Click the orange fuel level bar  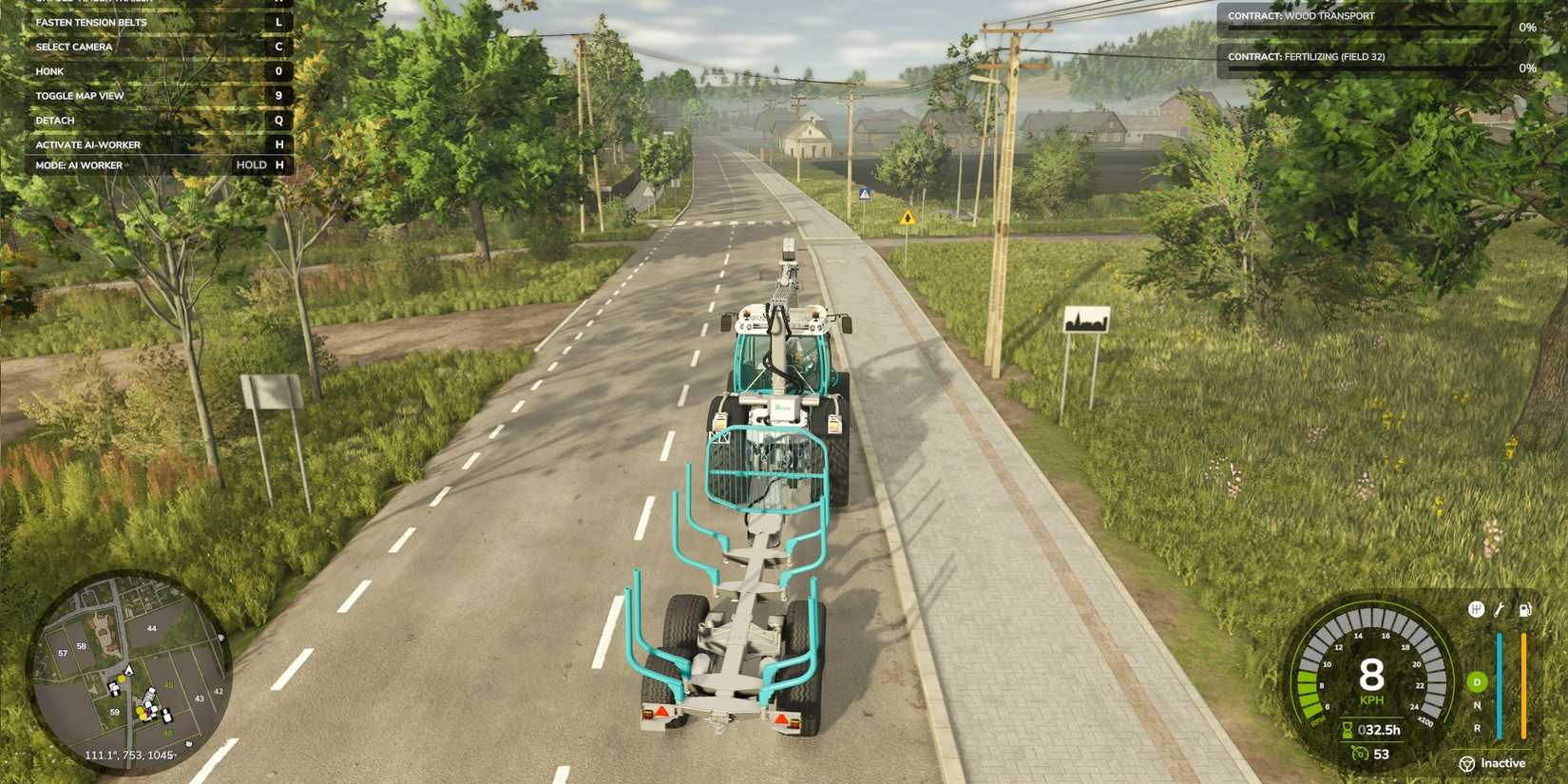click(1524, 683)
